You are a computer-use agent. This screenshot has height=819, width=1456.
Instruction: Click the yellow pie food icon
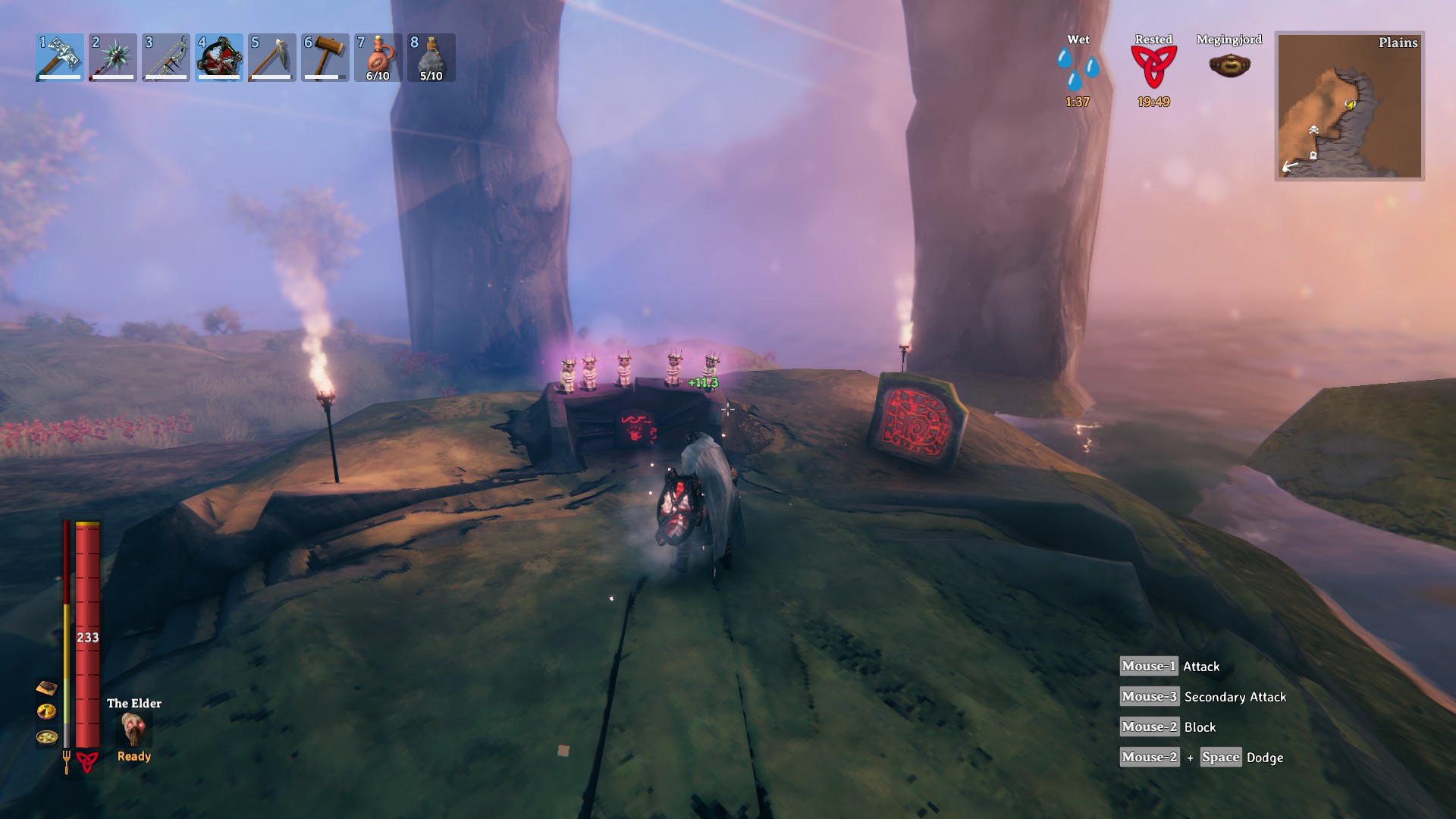[46, 711]
